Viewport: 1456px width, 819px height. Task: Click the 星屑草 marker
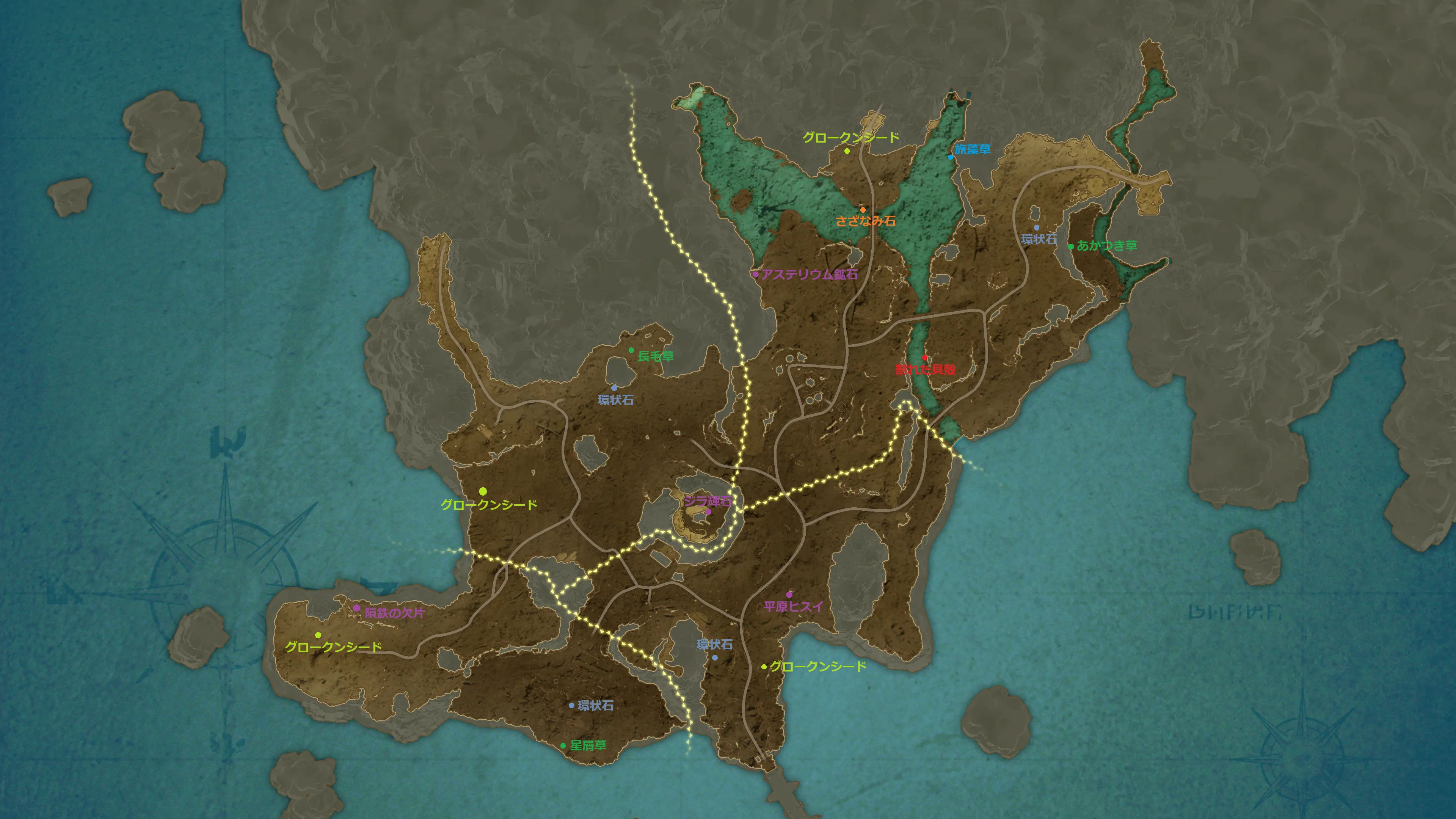(563, 745)
